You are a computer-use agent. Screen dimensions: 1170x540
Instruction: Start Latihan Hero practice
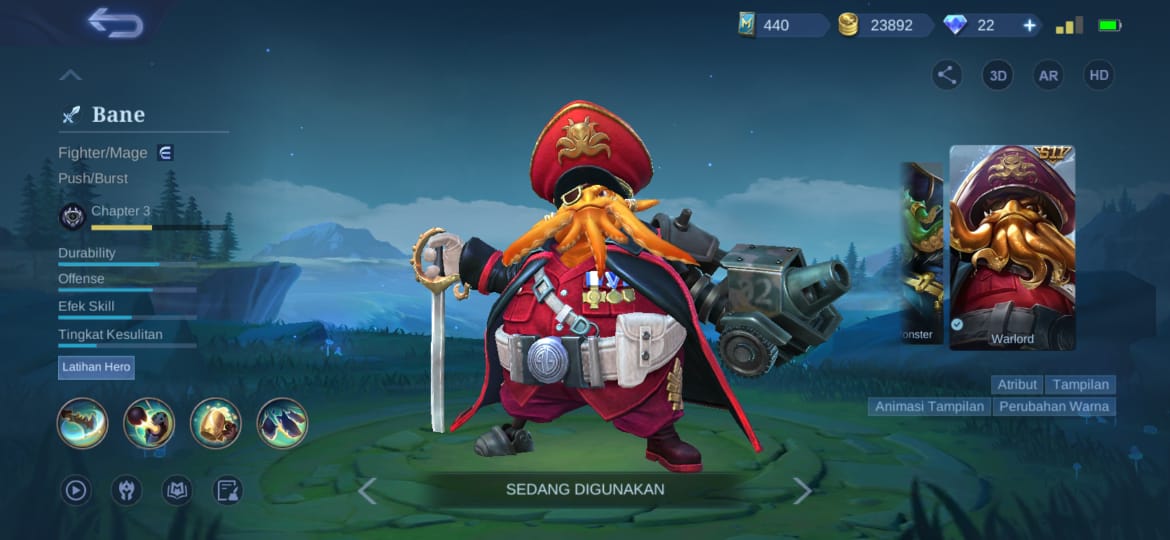[96, 367]
